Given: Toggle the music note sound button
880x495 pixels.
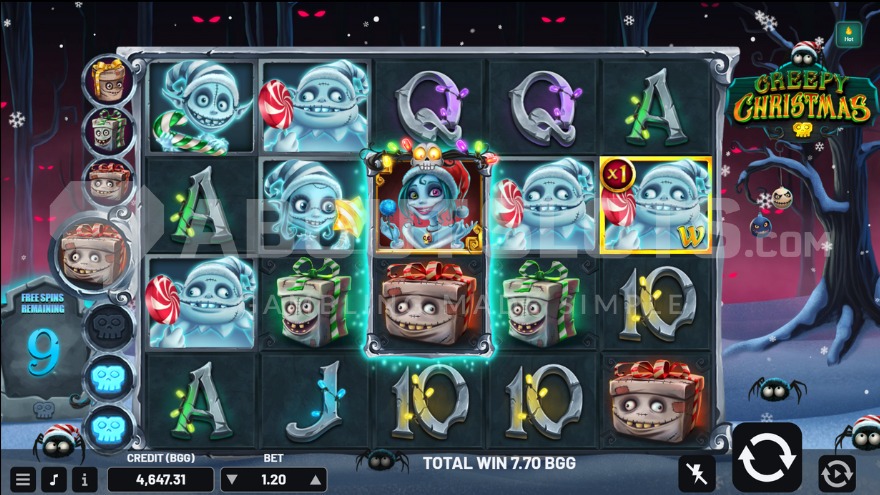Looking at the screenshot, I should pos(54,479).
